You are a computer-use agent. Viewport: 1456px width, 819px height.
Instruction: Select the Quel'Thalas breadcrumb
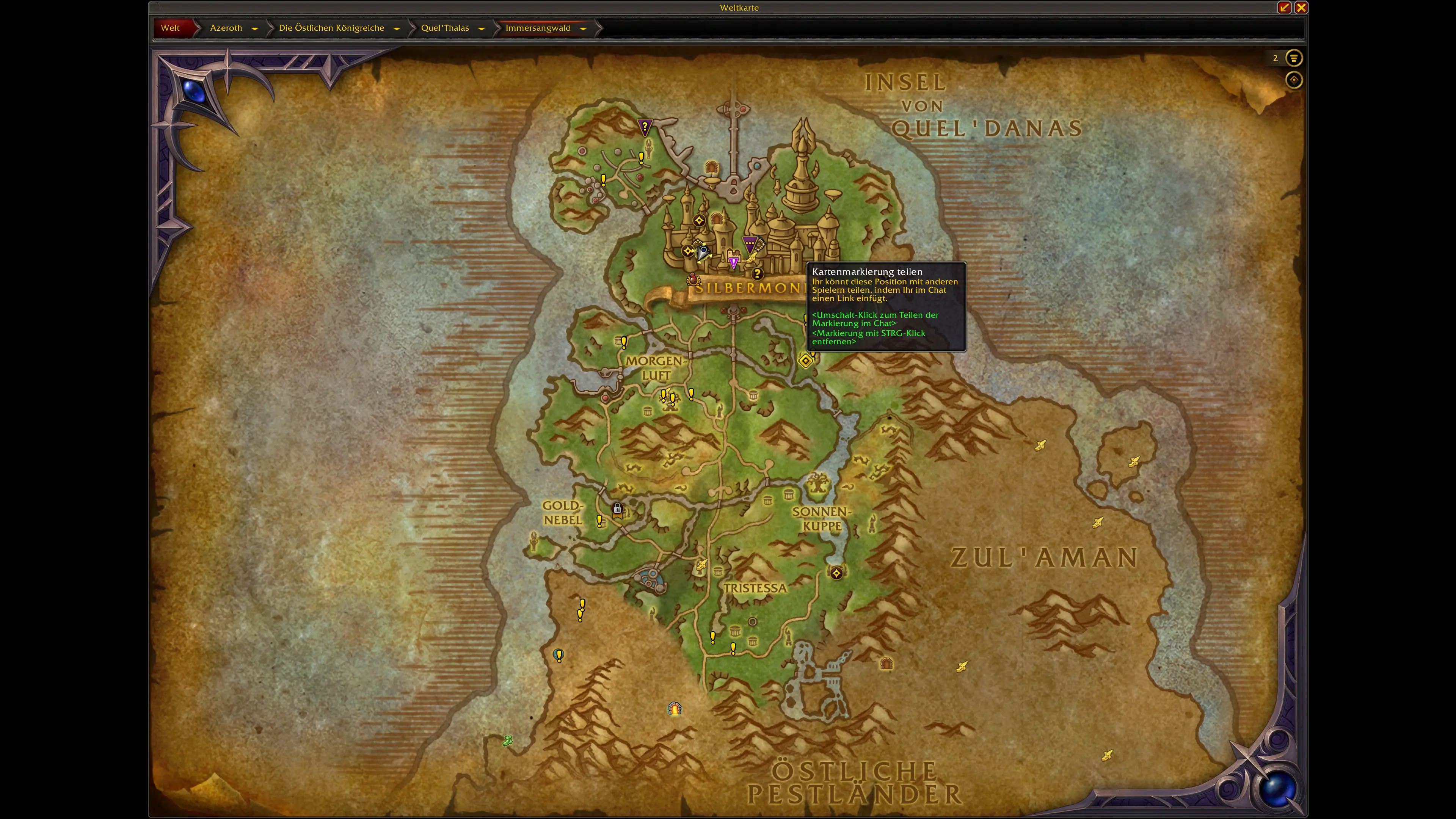pos(445,28)
